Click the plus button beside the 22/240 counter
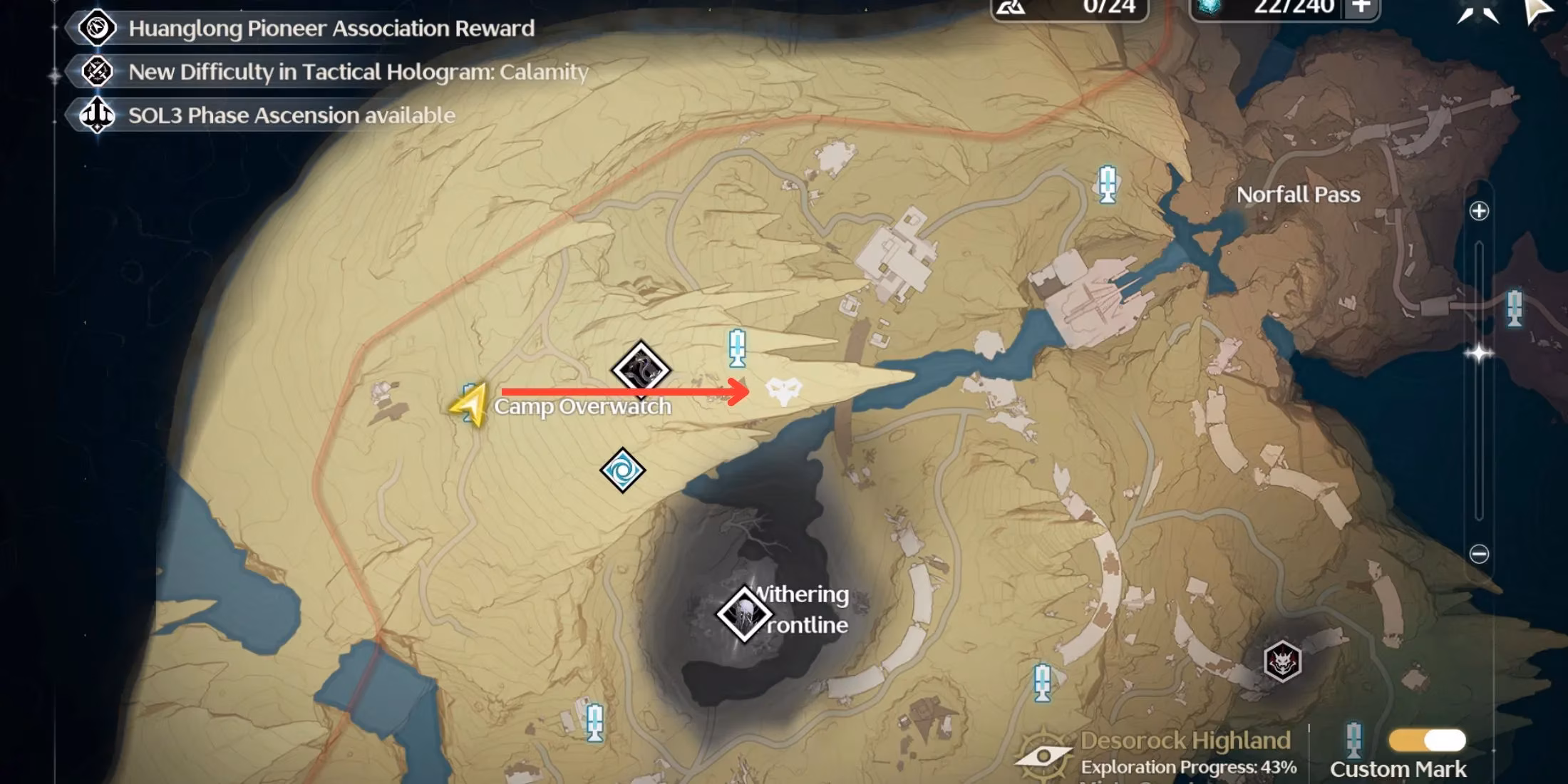Viewport: 1568px width, 784px height. (x=1361, y=7)
